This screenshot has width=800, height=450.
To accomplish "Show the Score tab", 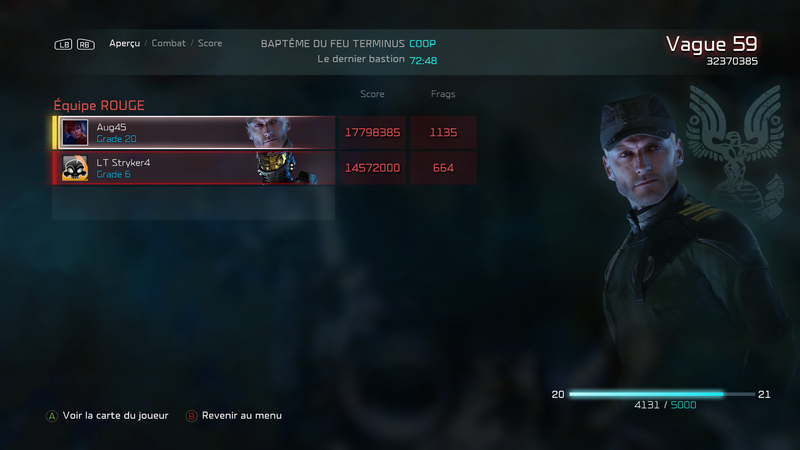I will tap(210, 44).
